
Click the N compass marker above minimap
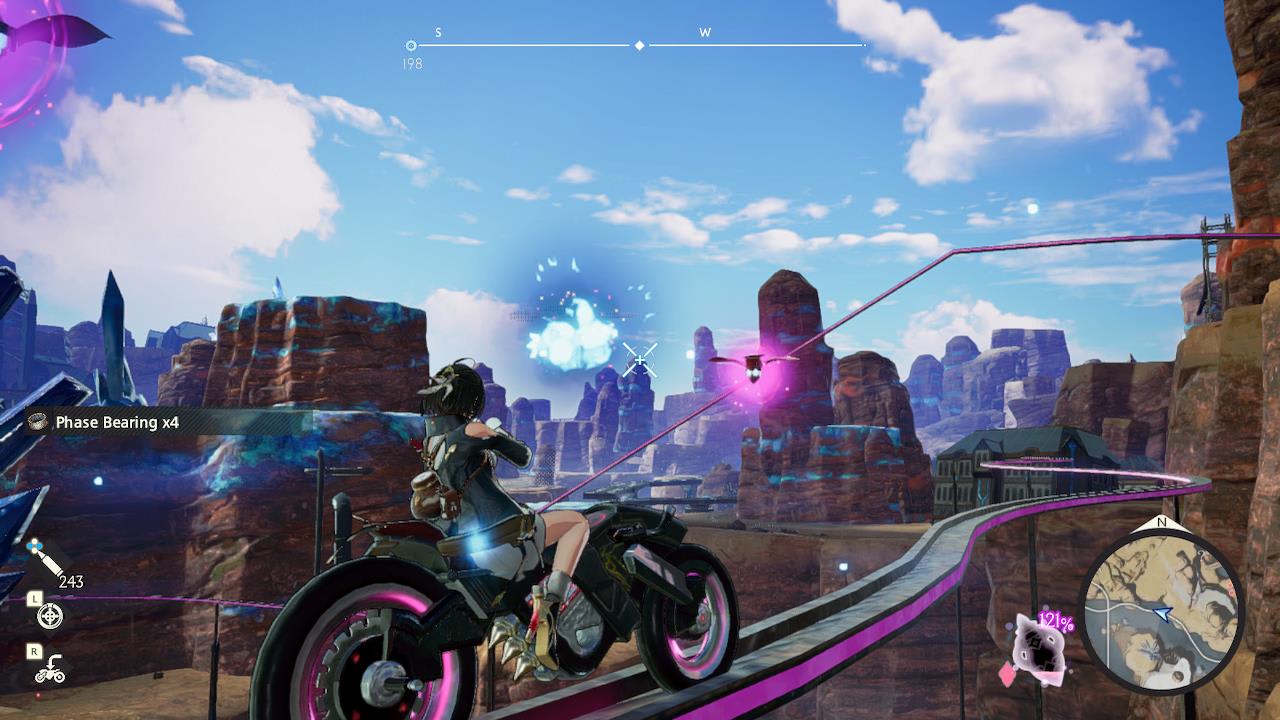click(x=1159, y=523)
